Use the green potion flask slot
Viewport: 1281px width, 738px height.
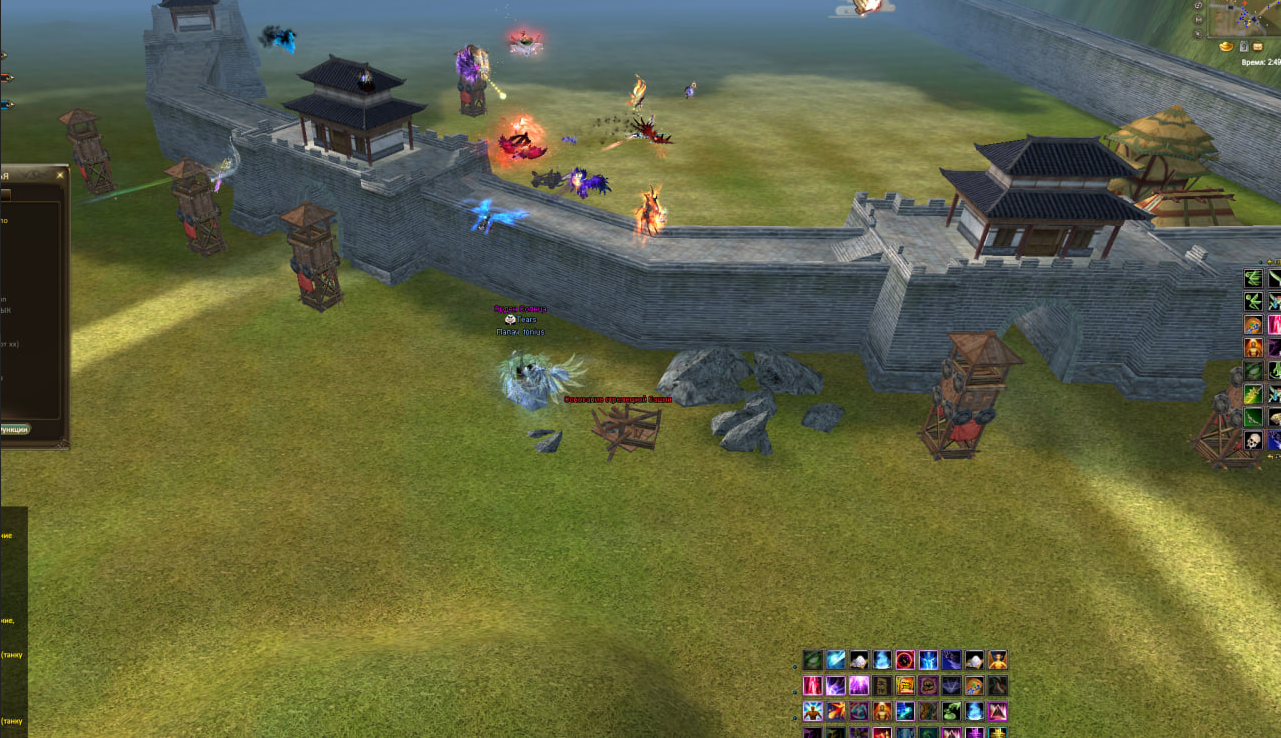pyautogui.click(x=951, y=711)
